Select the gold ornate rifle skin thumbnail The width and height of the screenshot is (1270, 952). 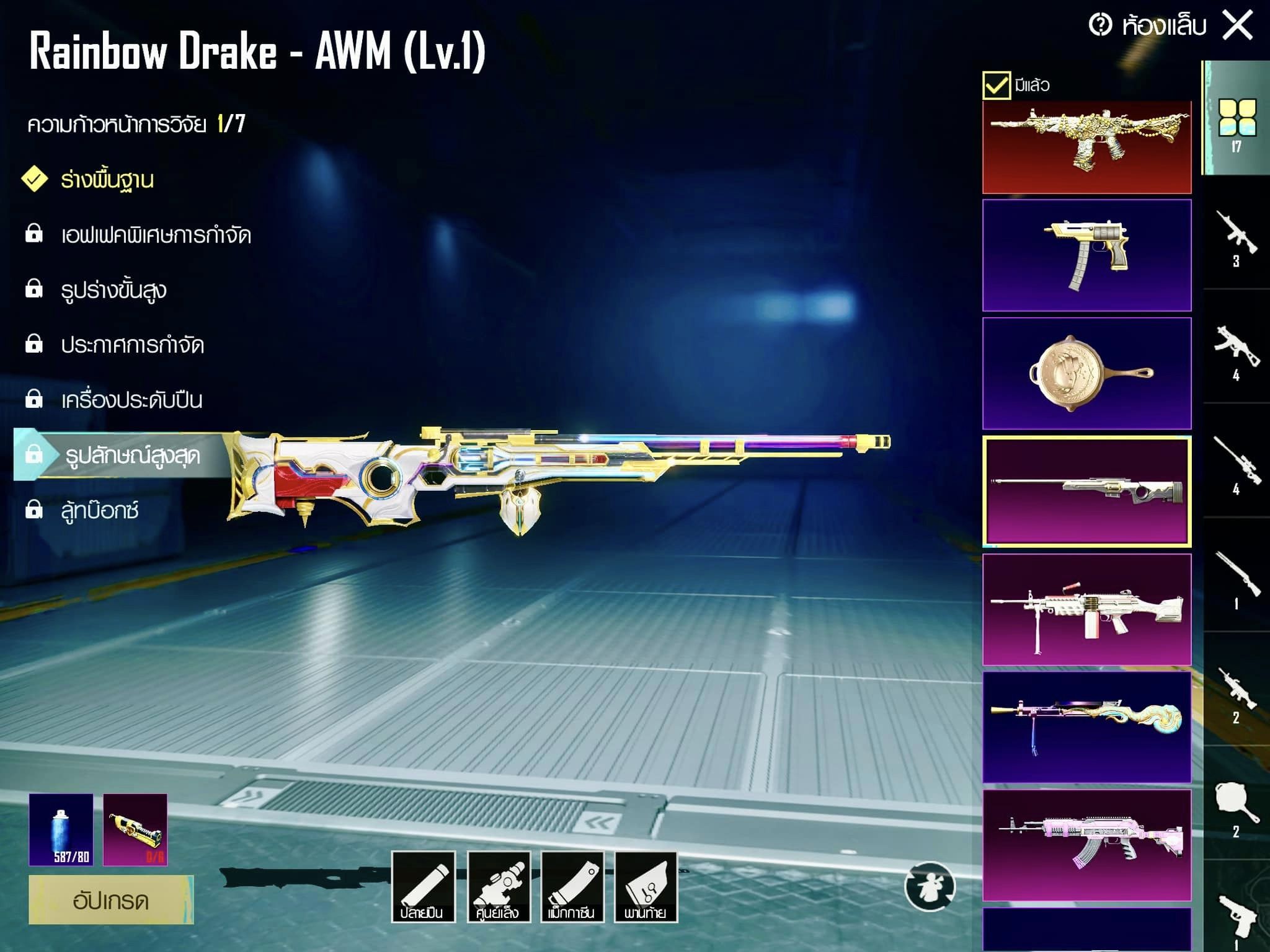coord(1086,147)
